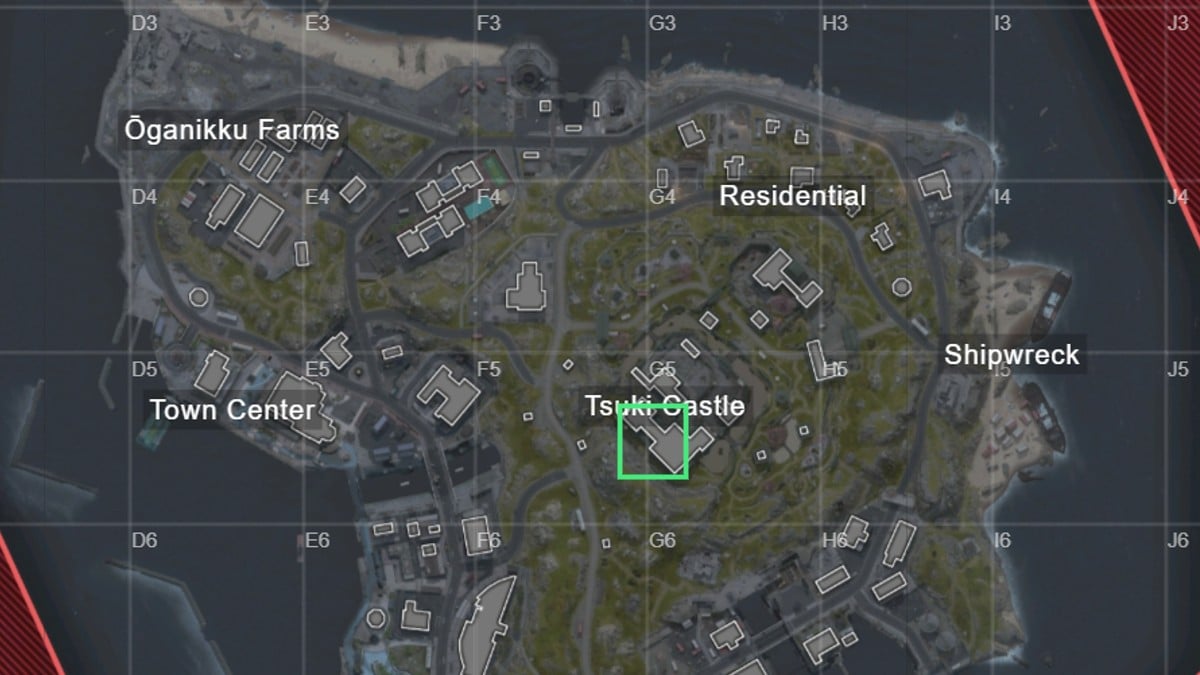Choose the Shipwreck label on the map
Image resolution: width=1200 pixels, height=675 pixels.
pyautogui.click(x=1011, y=355)
